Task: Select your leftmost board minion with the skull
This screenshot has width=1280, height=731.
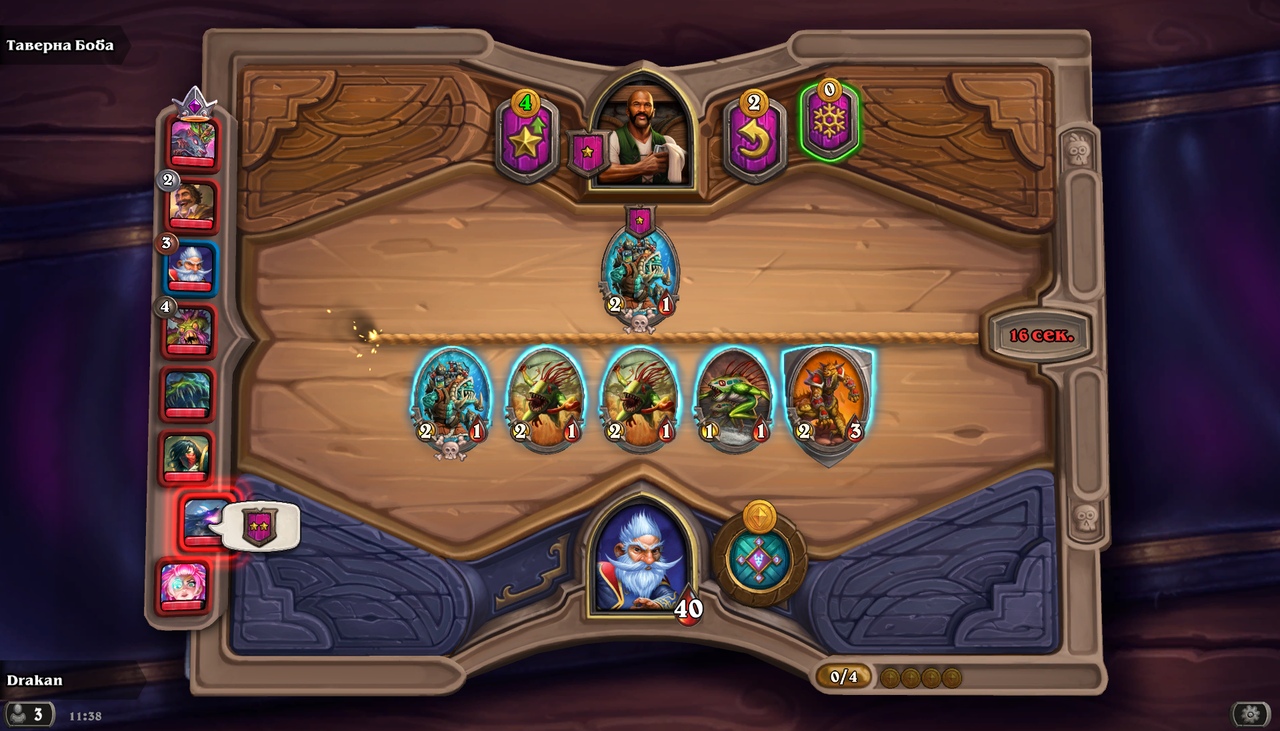Action: (x=451, y=399)
